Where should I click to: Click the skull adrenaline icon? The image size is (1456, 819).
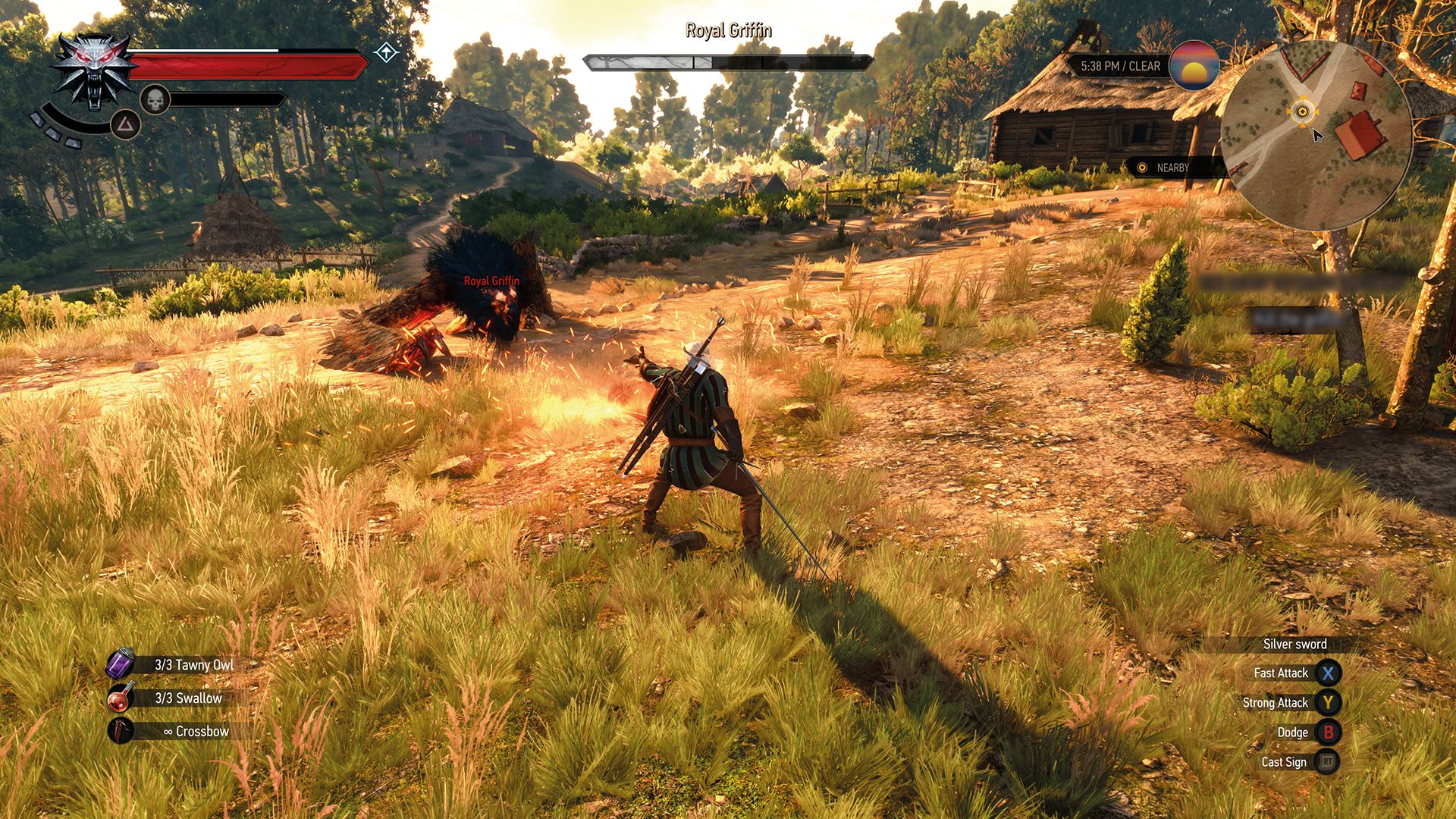tap(155, 101)
